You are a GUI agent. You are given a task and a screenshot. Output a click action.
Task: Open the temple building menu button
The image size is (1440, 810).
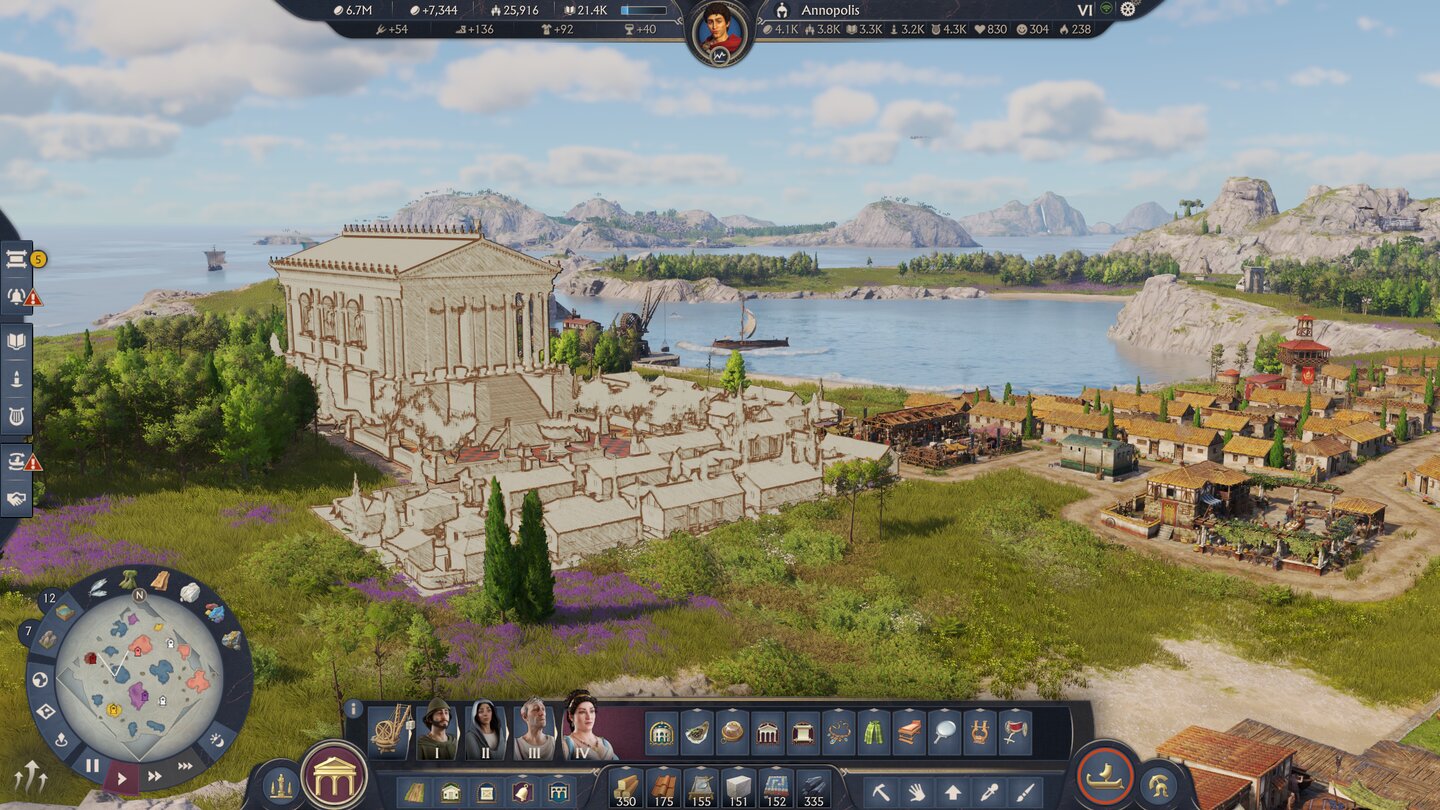coord(334,775)
